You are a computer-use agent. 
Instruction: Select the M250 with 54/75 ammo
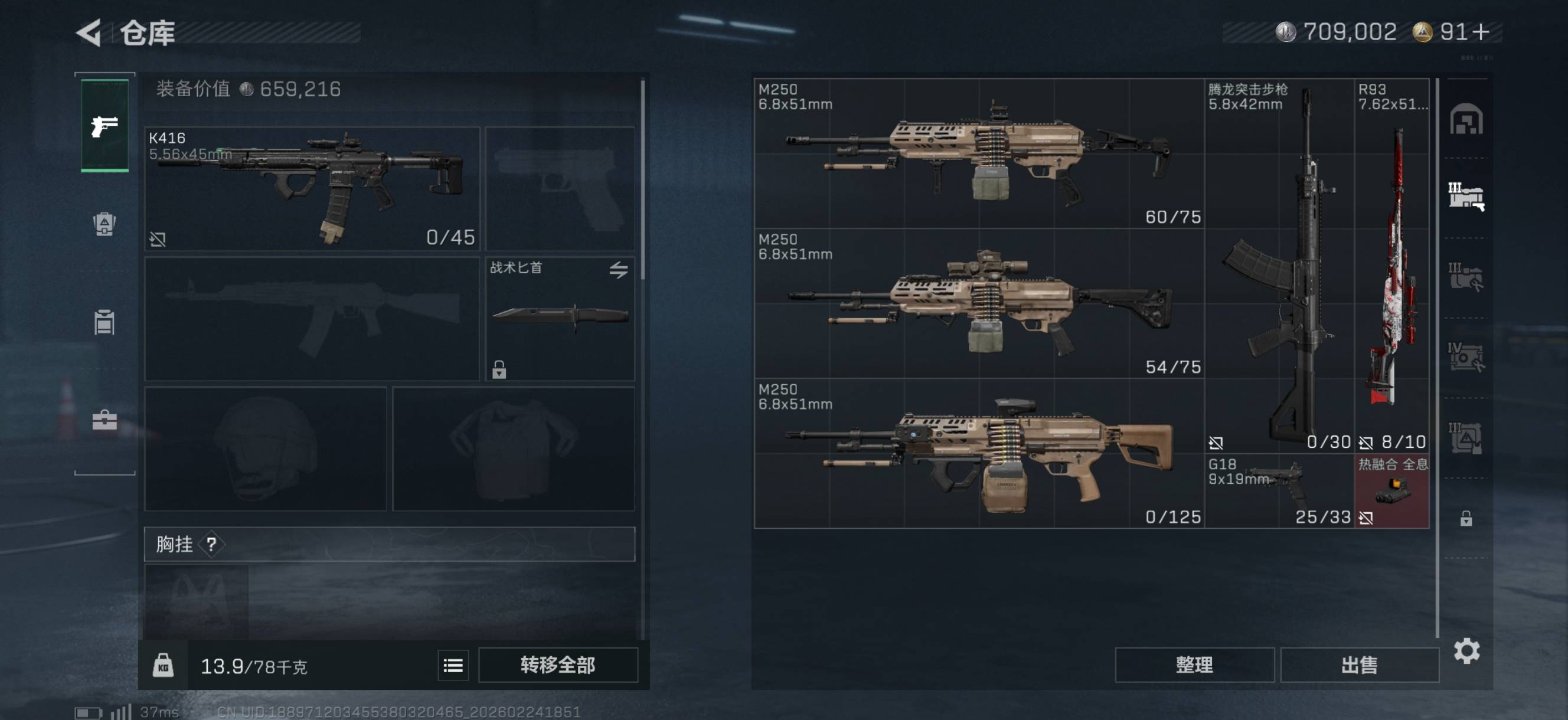coord(978,303)
